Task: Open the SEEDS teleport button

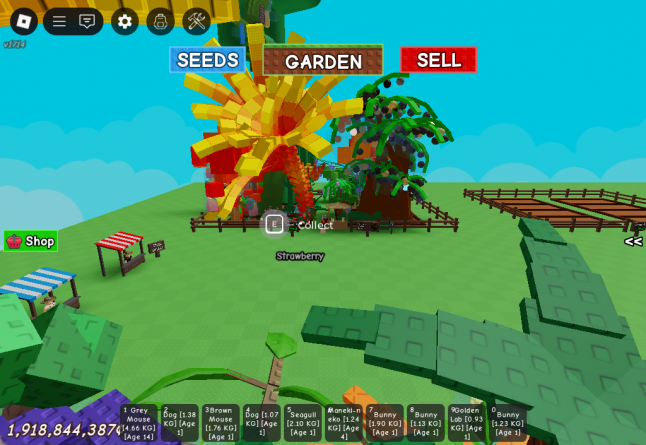Action: 208,60
